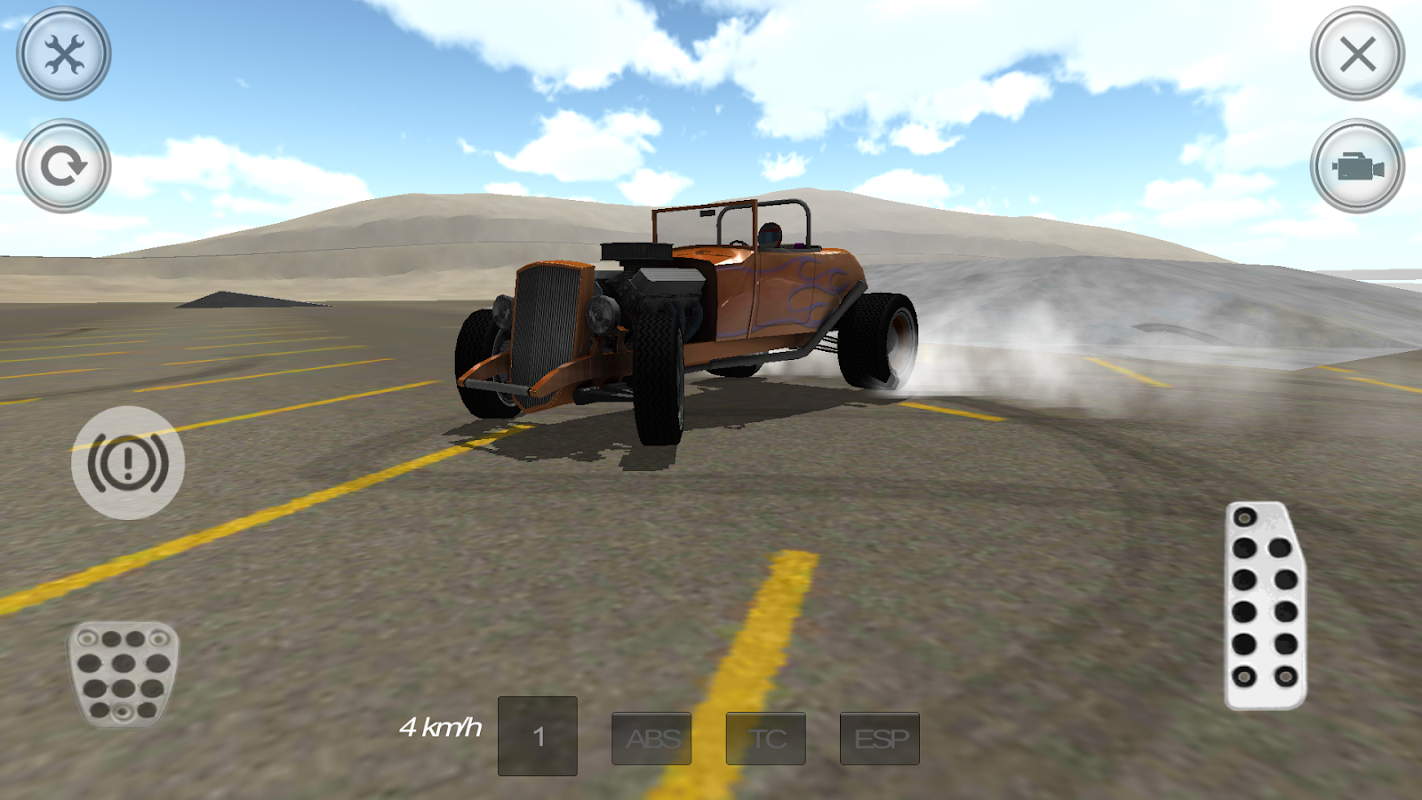
Task: Enable ABS anti-lock braking
Action: click(x=651, y=738)
